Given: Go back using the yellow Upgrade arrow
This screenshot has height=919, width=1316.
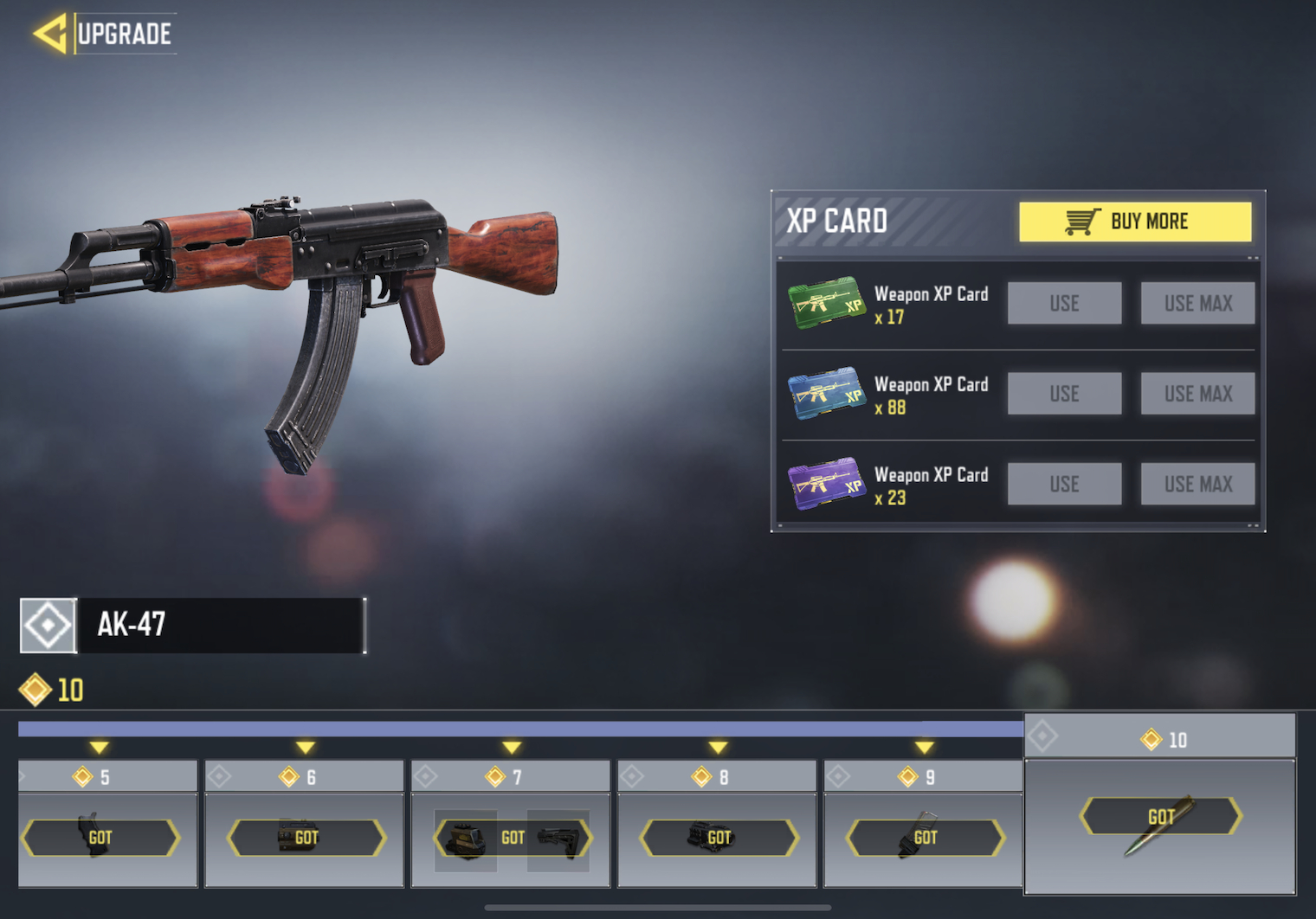Looking at the screenshot, I should [x=50, y=34].
